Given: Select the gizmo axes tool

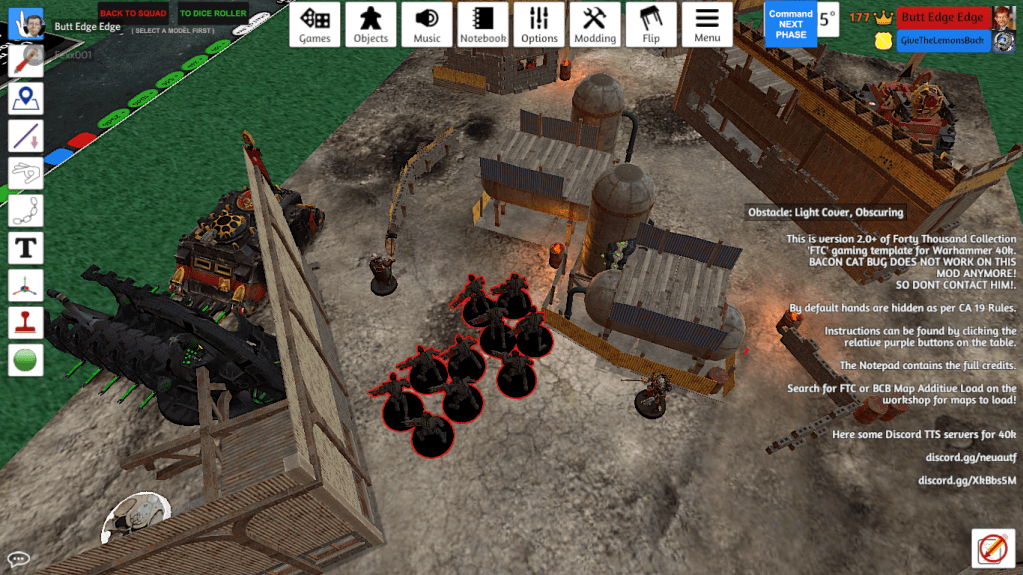Looking at the screenshot, I should tap(25, 285).
